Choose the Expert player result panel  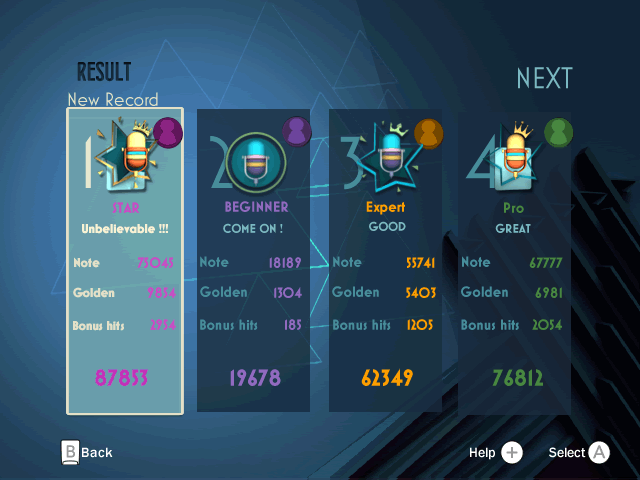pos(385,260)
